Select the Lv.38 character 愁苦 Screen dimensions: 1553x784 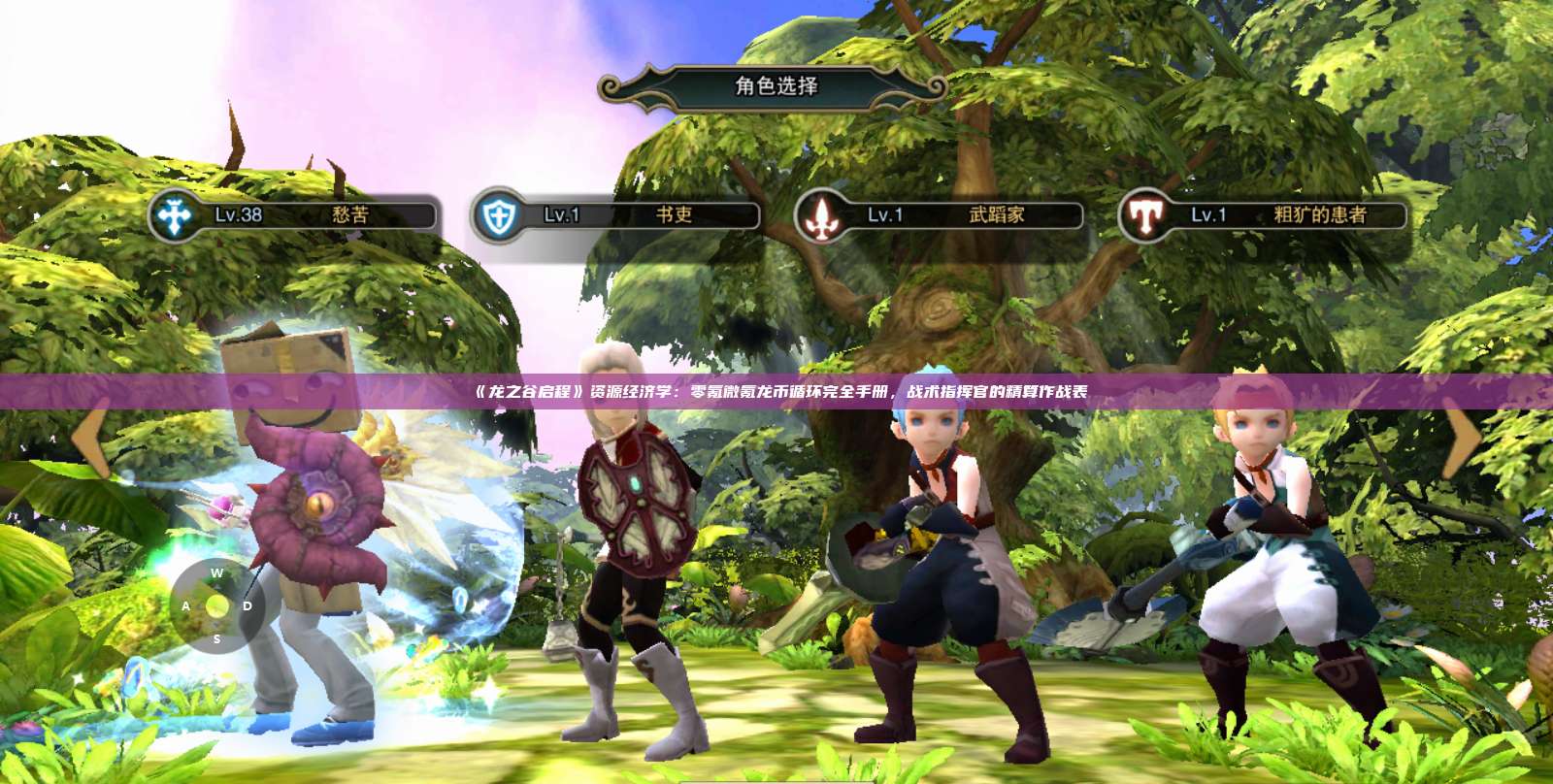click(x=293, y=215)
